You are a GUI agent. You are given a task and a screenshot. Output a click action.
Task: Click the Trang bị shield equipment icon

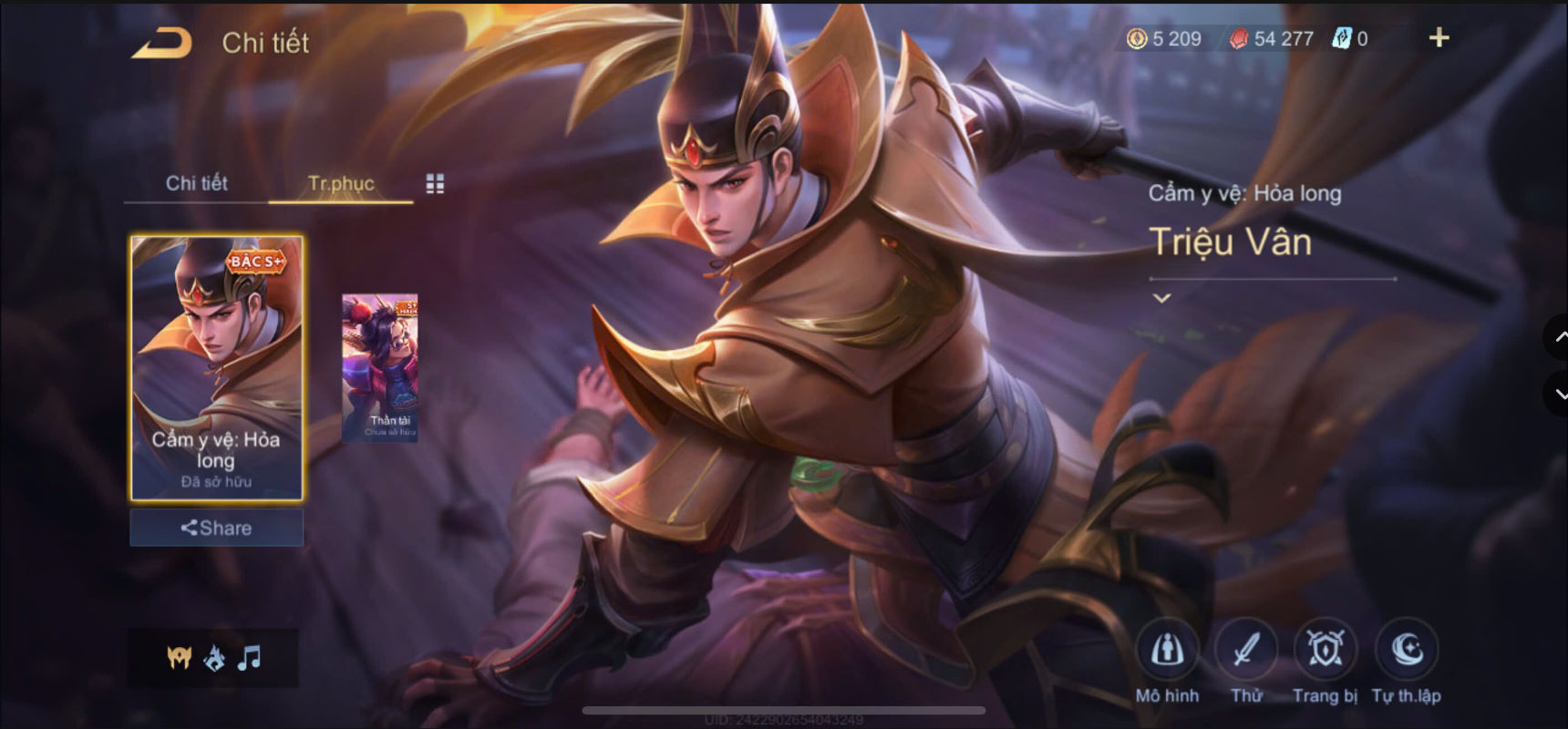point(1324,649)
